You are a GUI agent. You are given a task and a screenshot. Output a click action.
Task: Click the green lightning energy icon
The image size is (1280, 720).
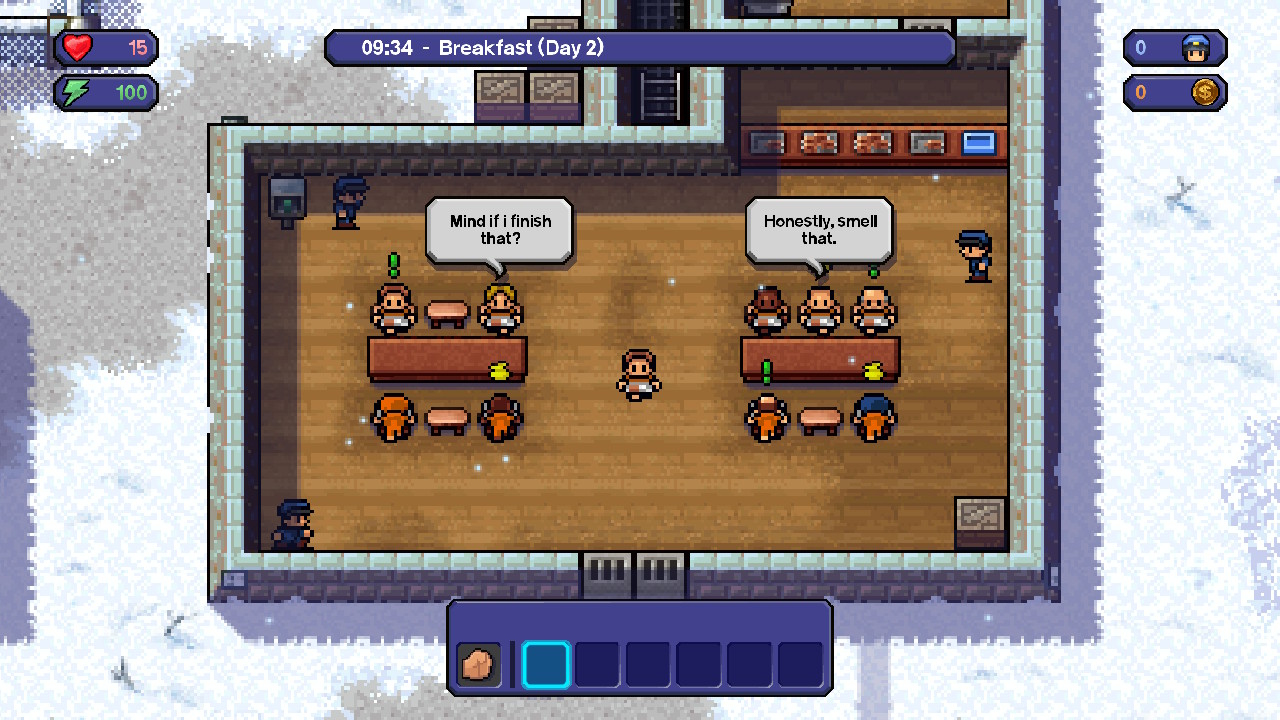[75, 92]
